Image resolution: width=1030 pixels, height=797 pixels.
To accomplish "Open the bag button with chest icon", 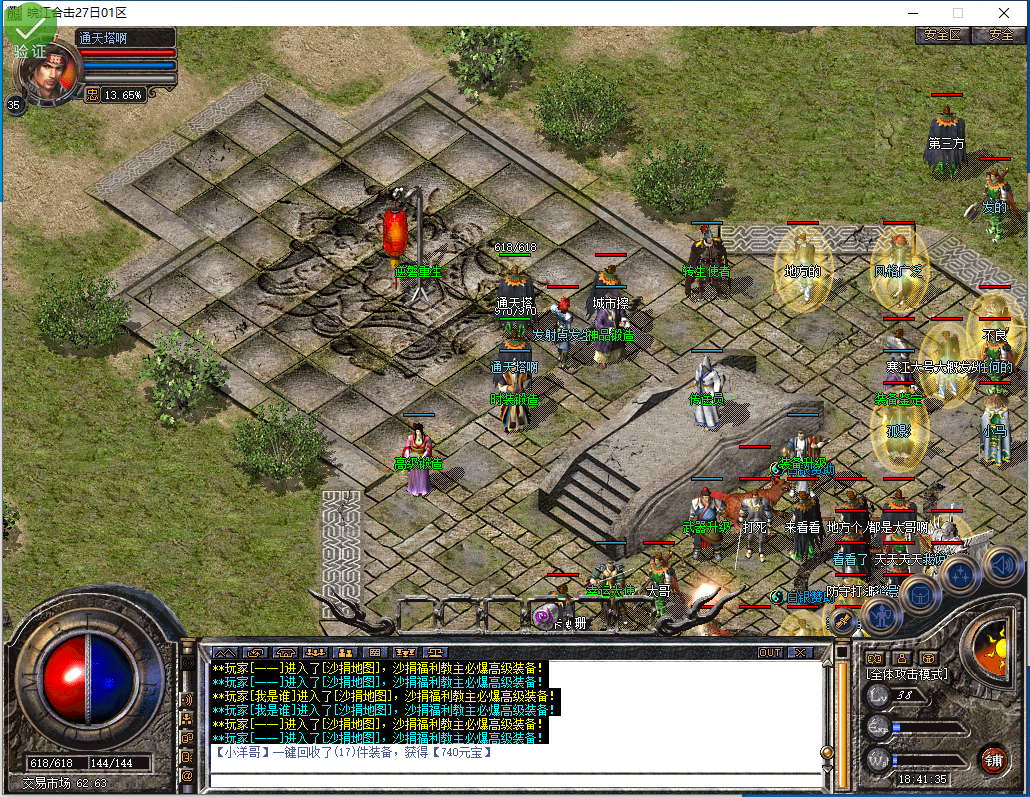I will pyautogui.click(x=922, y=596).
